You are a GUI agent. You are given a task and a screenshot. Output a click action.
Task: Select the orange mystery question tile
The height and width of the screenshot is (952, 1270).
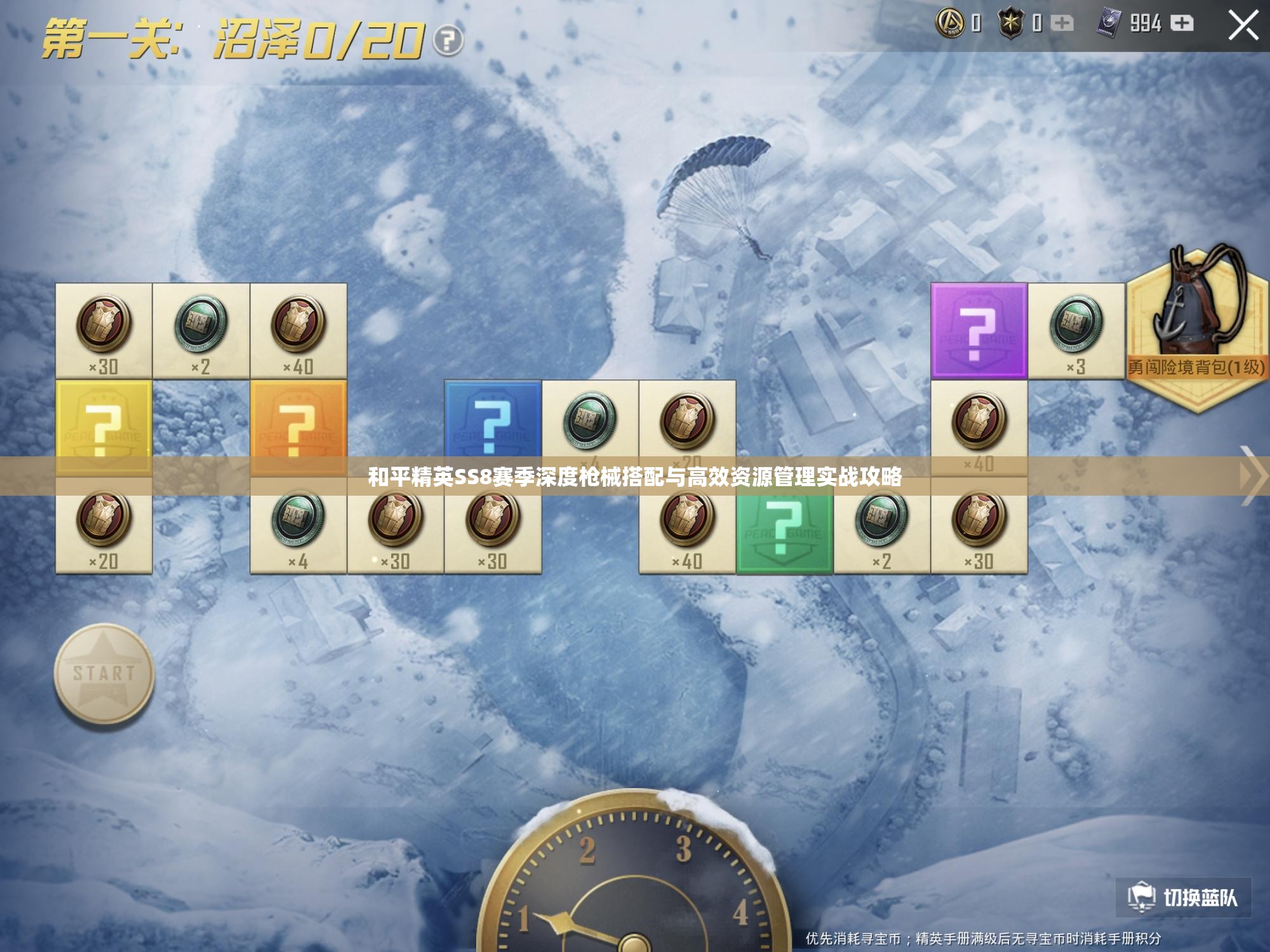click(298, 426)
